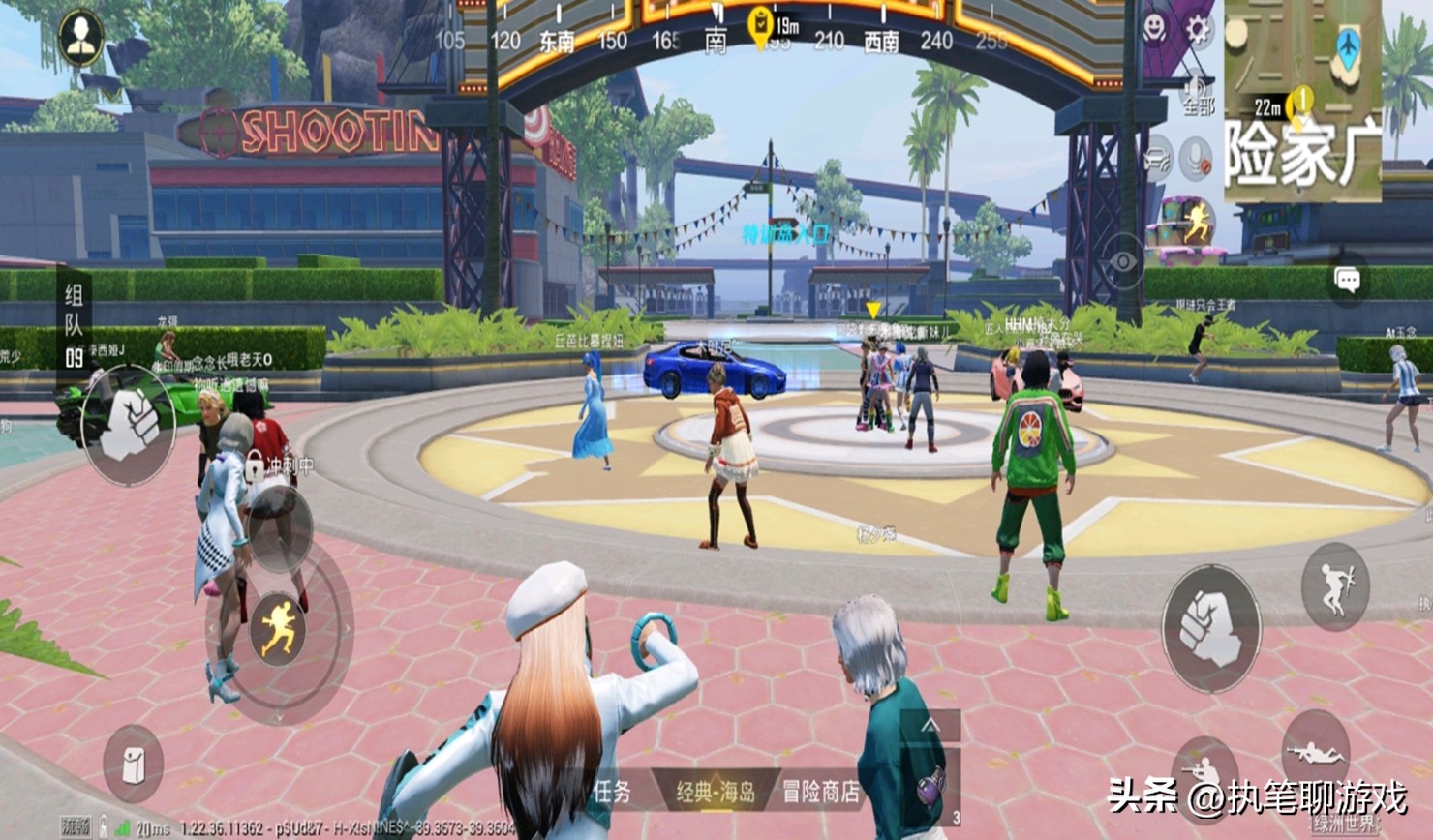The height and width of the screenshot is (840, 1433).
Task: Tap the jump button with leaping figure
Action: pos(1334,586)
